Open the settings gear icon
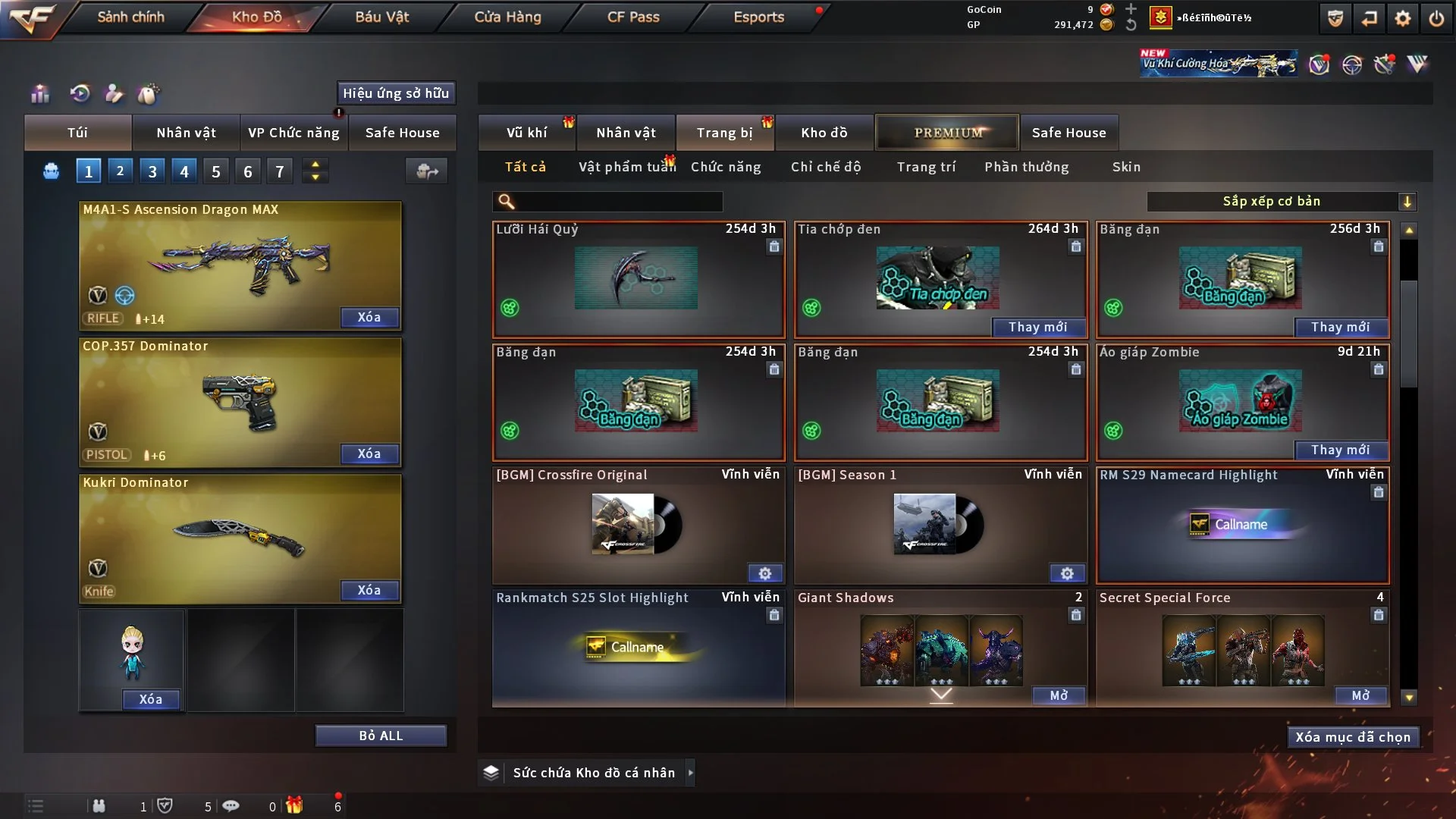 coord(1403,18)
